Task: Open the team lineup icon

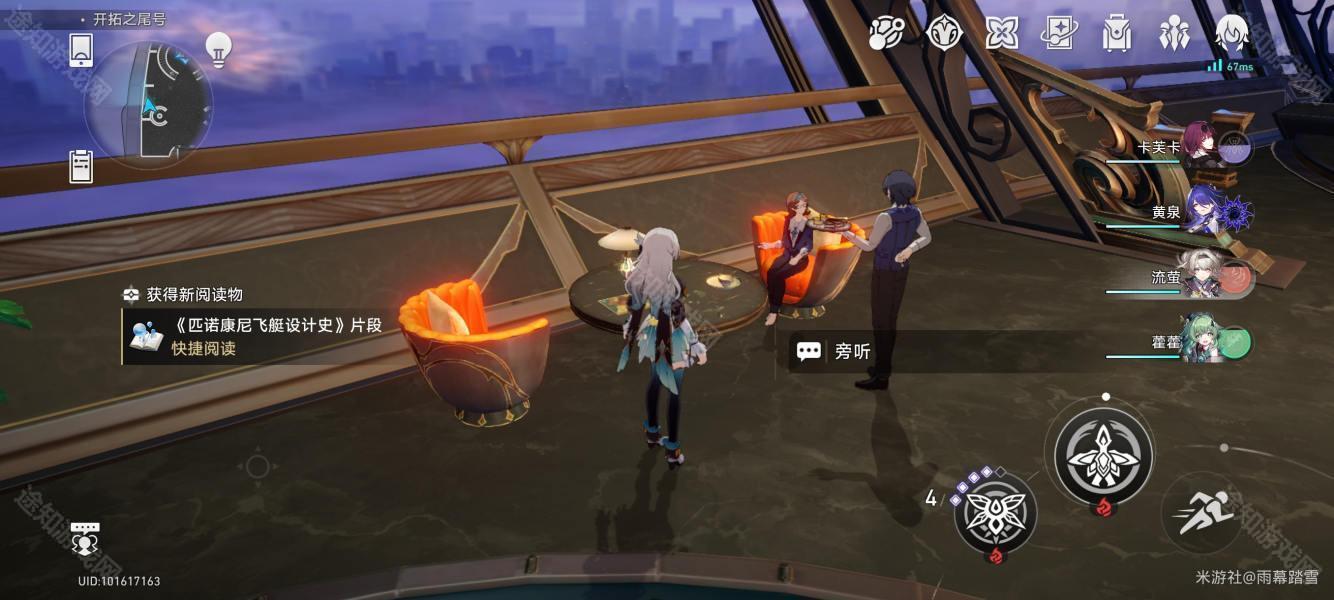Action: 1174,33
